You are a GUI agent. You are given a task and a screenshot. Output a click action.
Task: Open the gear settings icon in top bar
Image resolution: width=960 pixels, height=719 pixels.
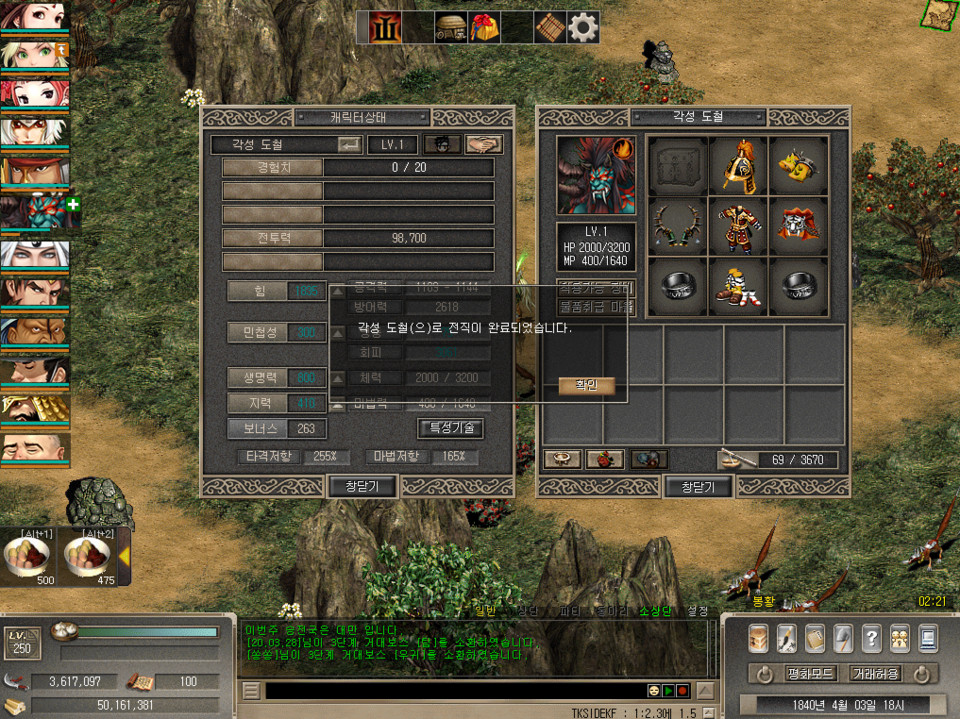coord(583,27)
